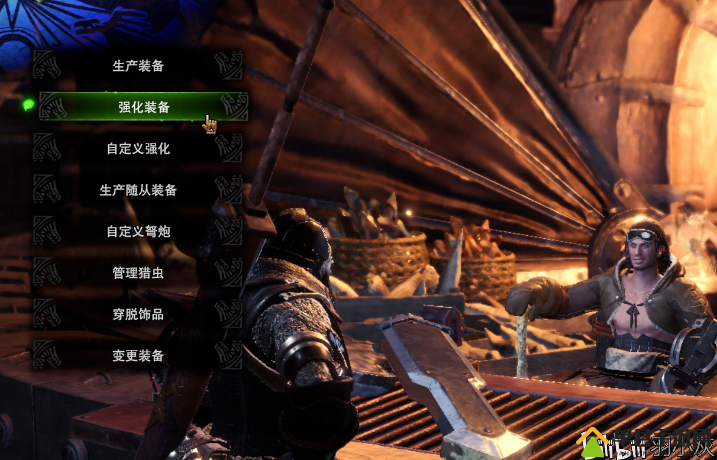Select 变更装备 at the menu bottom
Screen dimensions: 717x460
(138, 355)
